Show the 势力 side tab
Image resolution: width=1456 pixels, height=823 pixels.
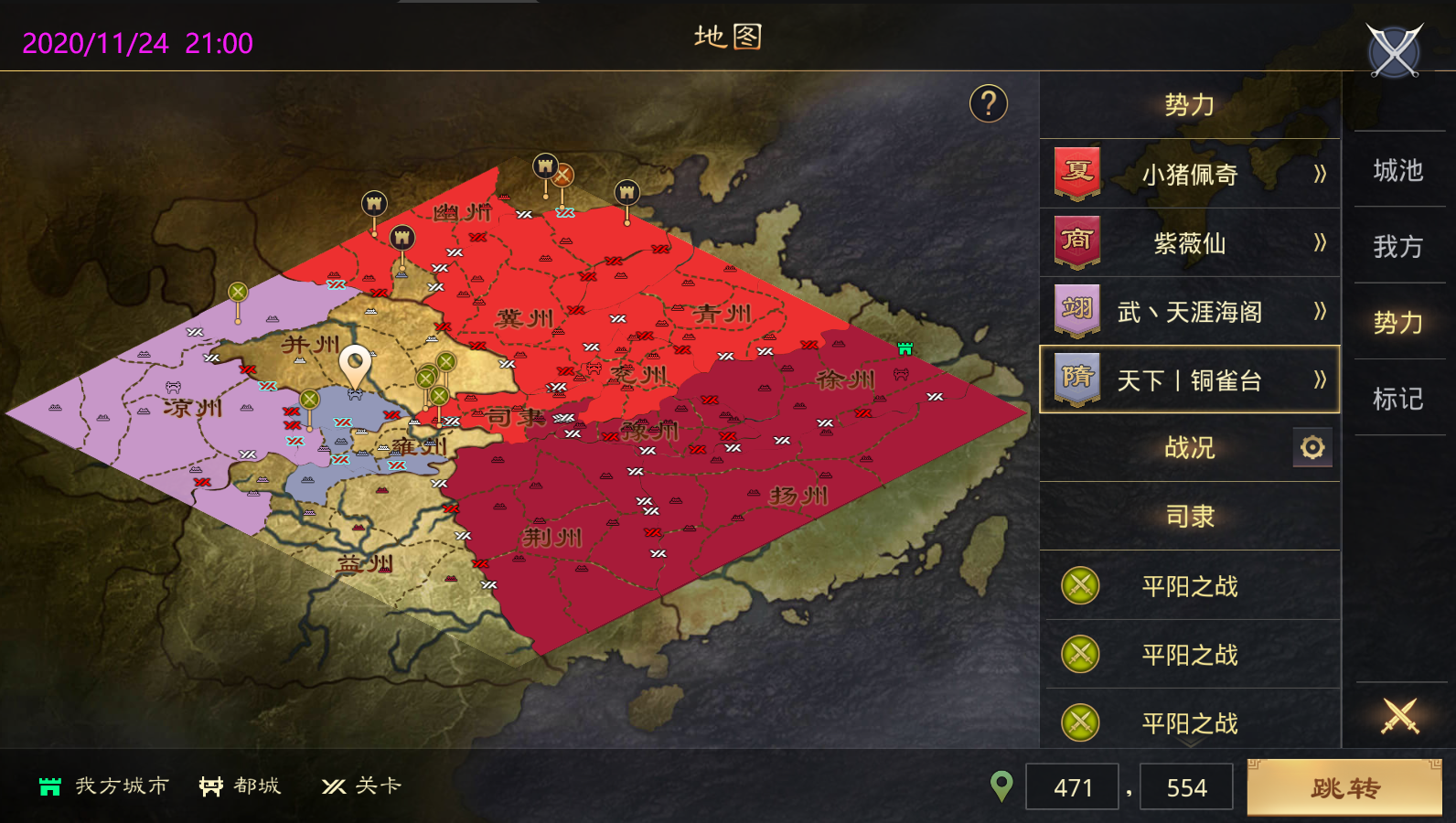[1397, 323]
